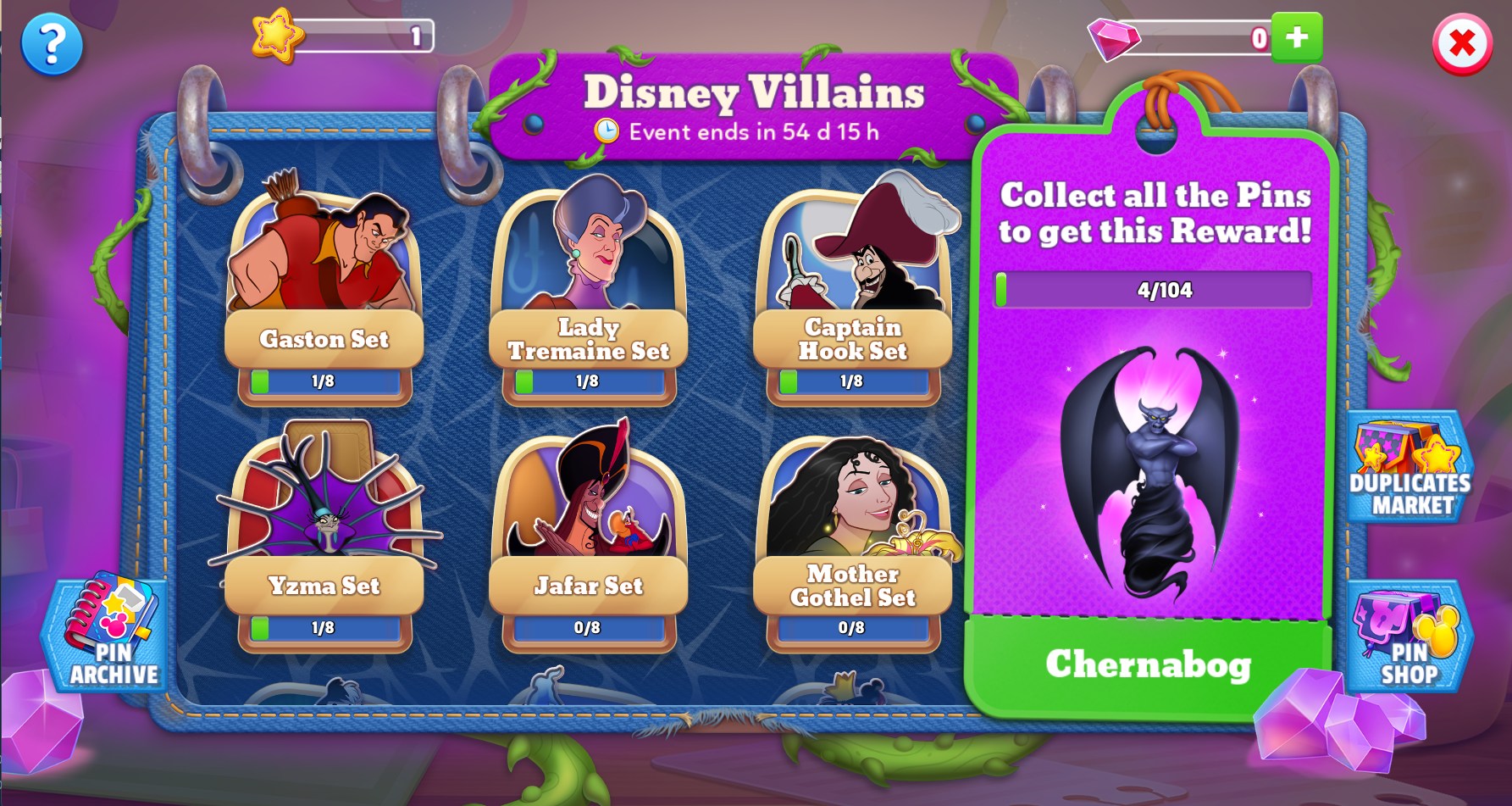Tap the Chernabog reward card
The width and height of the screenshot is (1512, 806).
pos(1149,475)
